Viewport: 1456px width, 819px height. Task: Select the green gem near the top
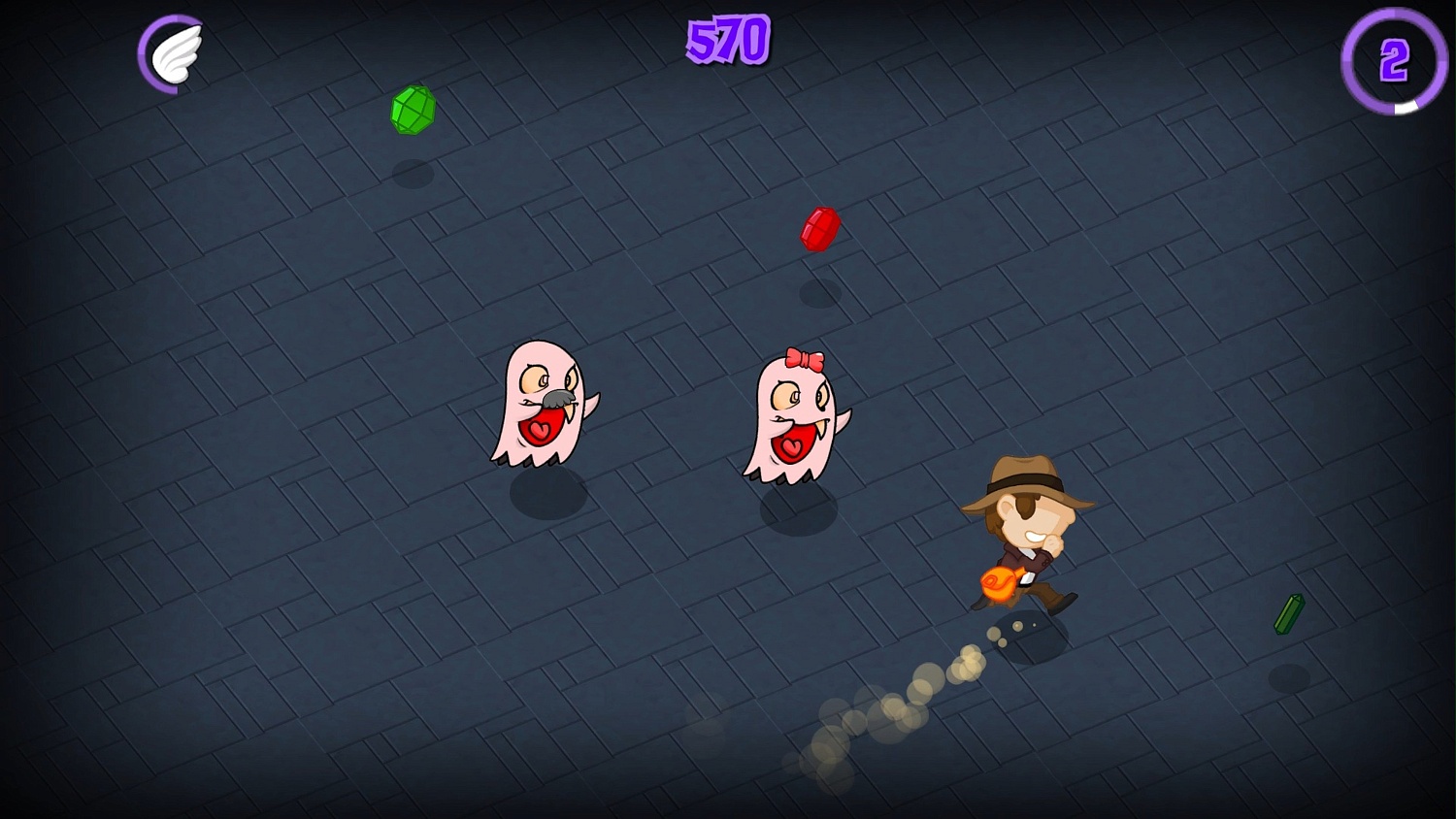[412, 109]
